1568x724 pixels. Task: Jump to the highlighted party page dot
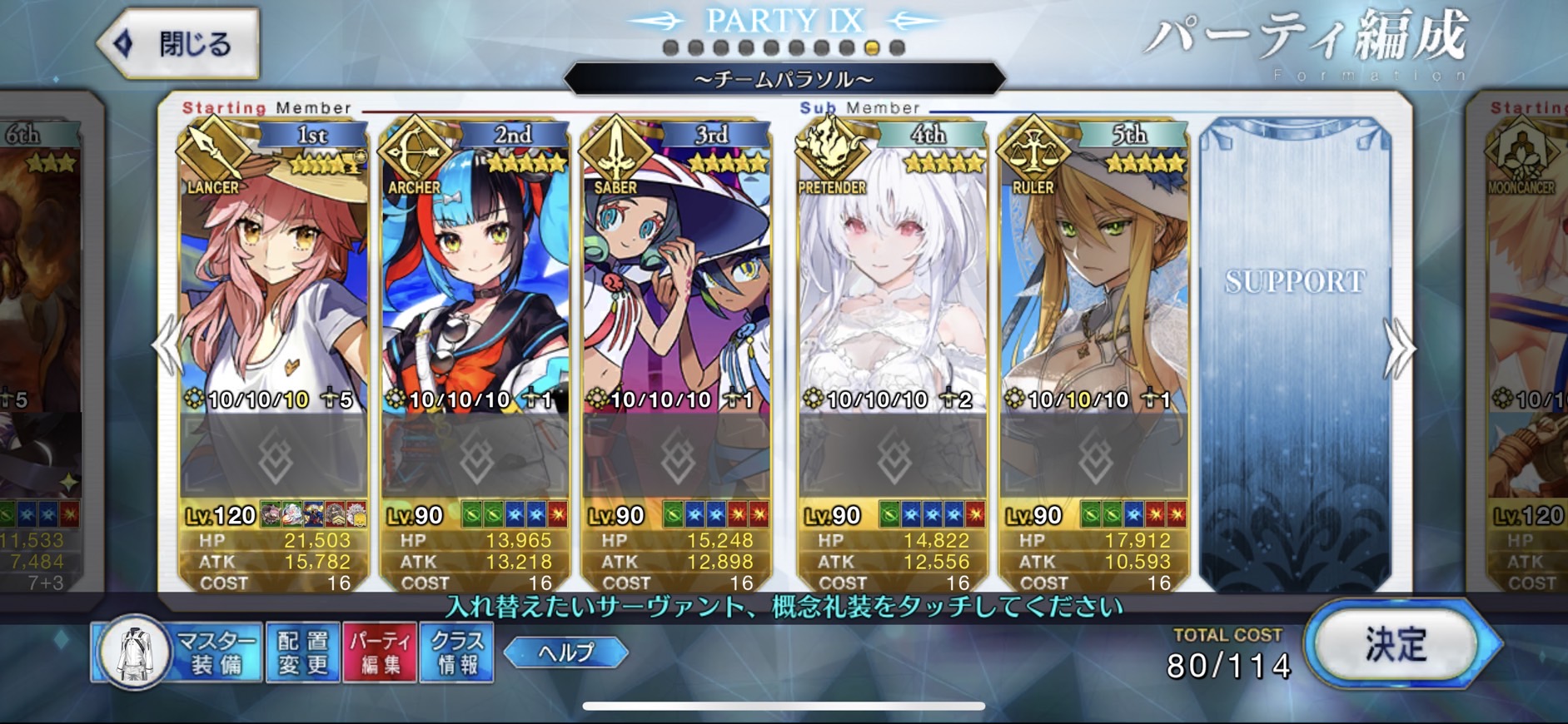(x=872, y=48)
